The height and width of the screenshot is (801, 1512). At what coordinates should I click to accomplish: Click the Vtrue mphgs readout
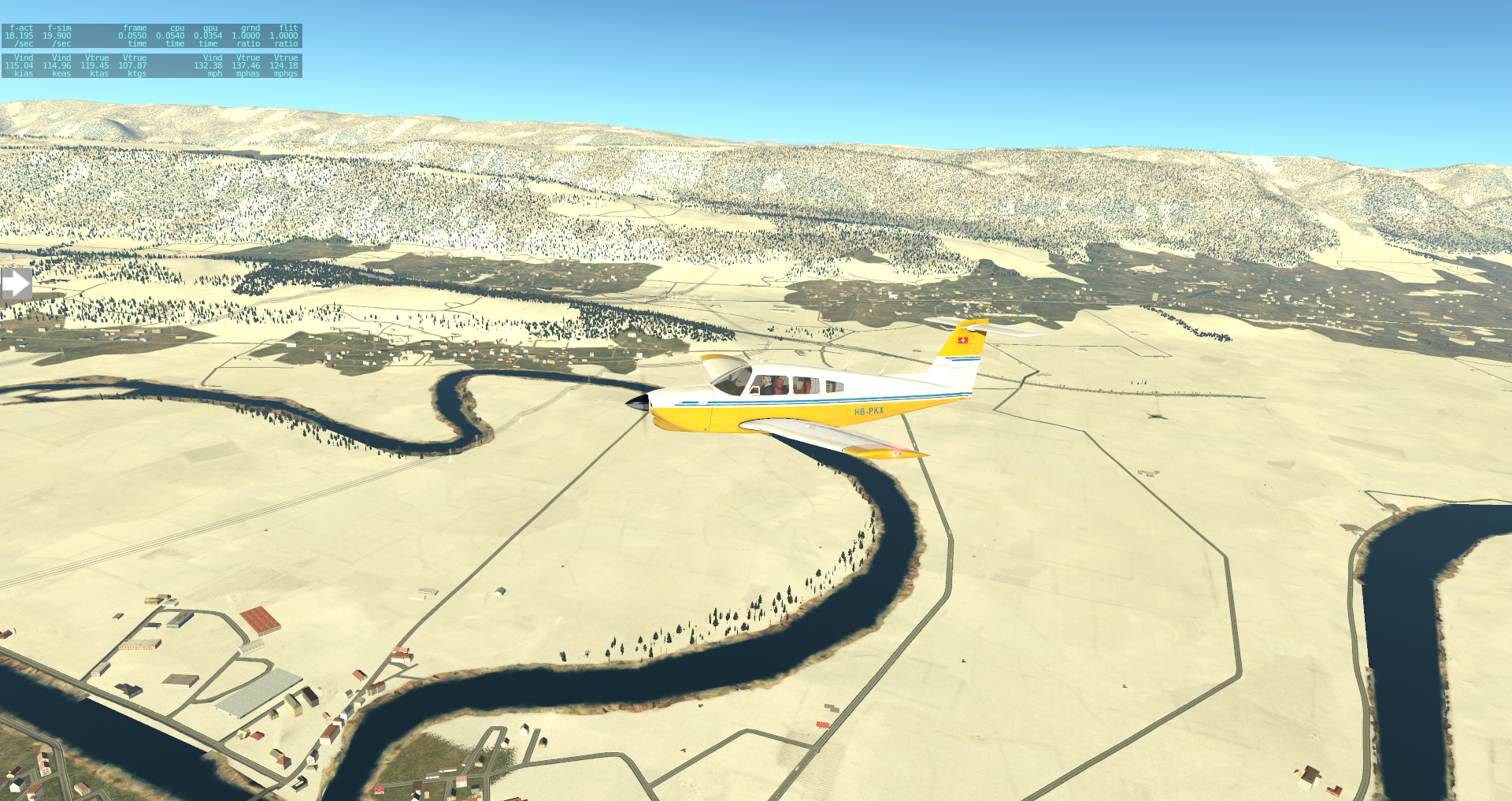[x=282, y=66]
